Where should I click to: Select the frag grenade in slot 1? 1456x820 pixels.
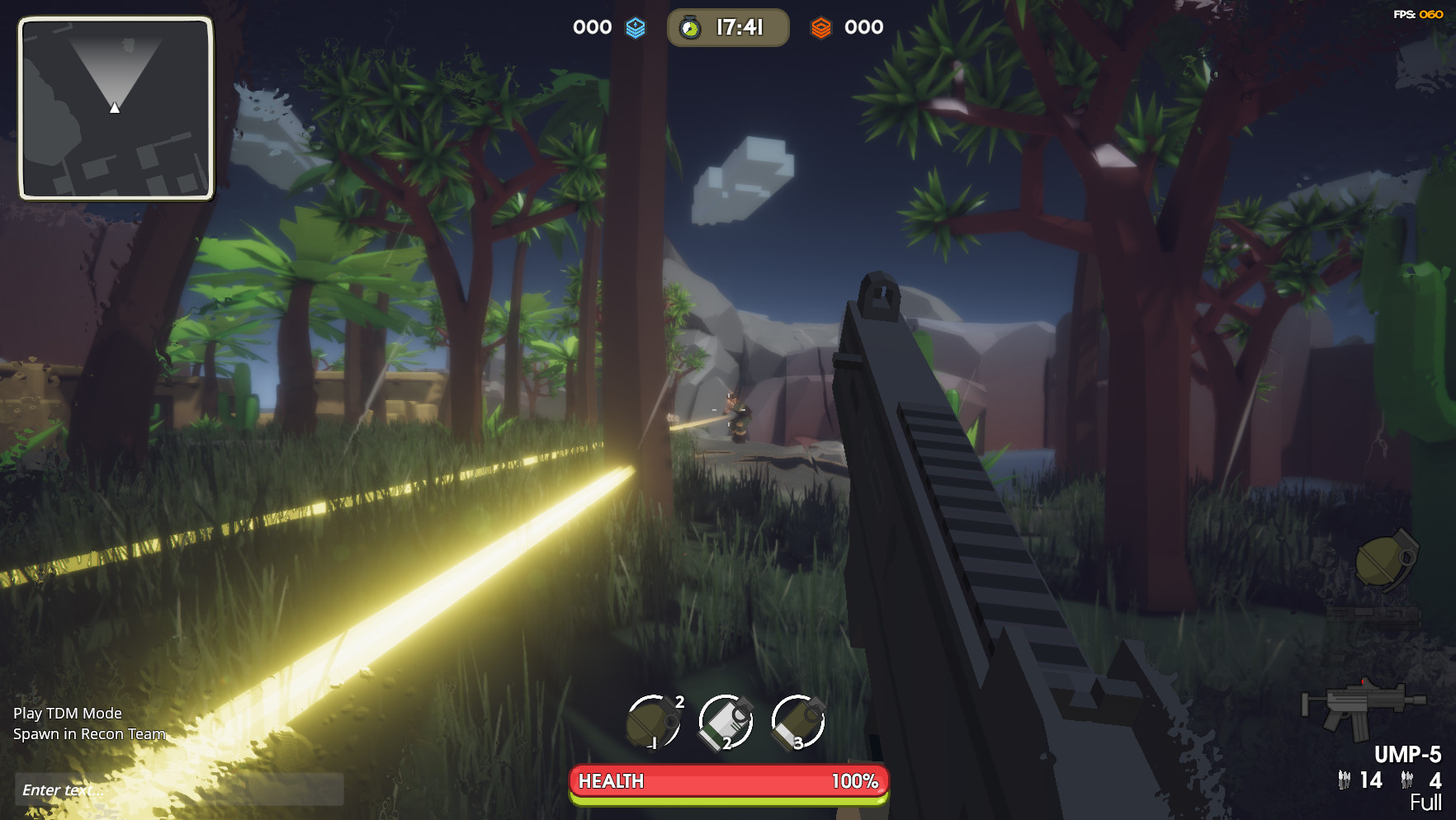click(x=652, y=724)
